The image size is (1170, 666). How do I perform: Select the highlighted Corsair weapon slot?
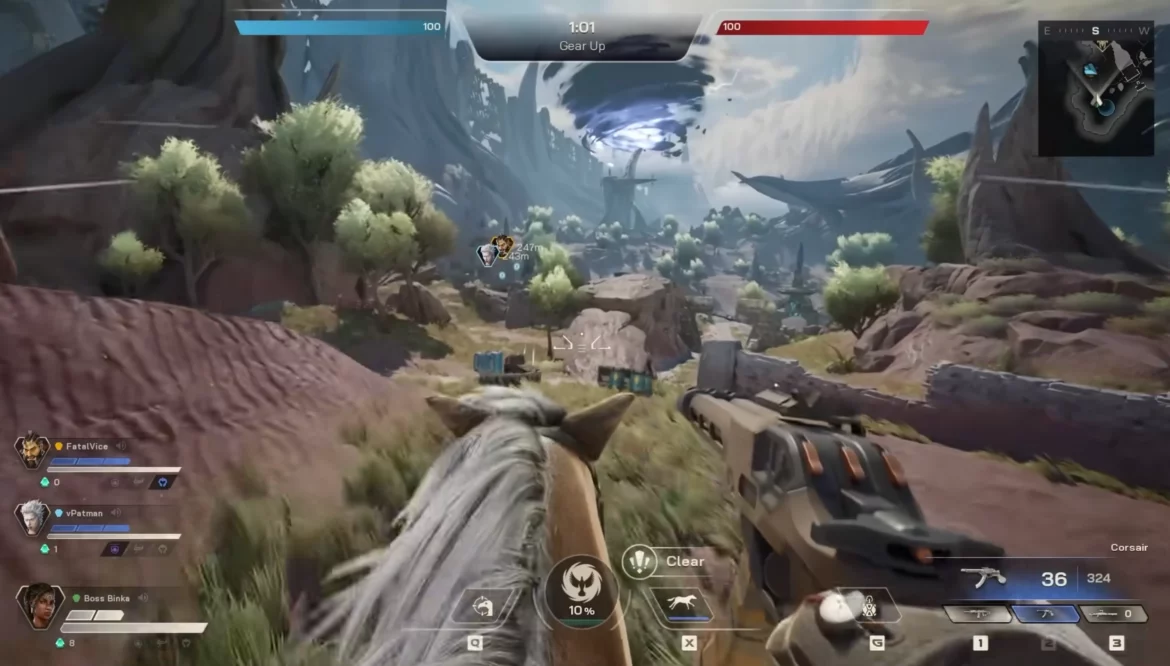[x=1047, y=614]
